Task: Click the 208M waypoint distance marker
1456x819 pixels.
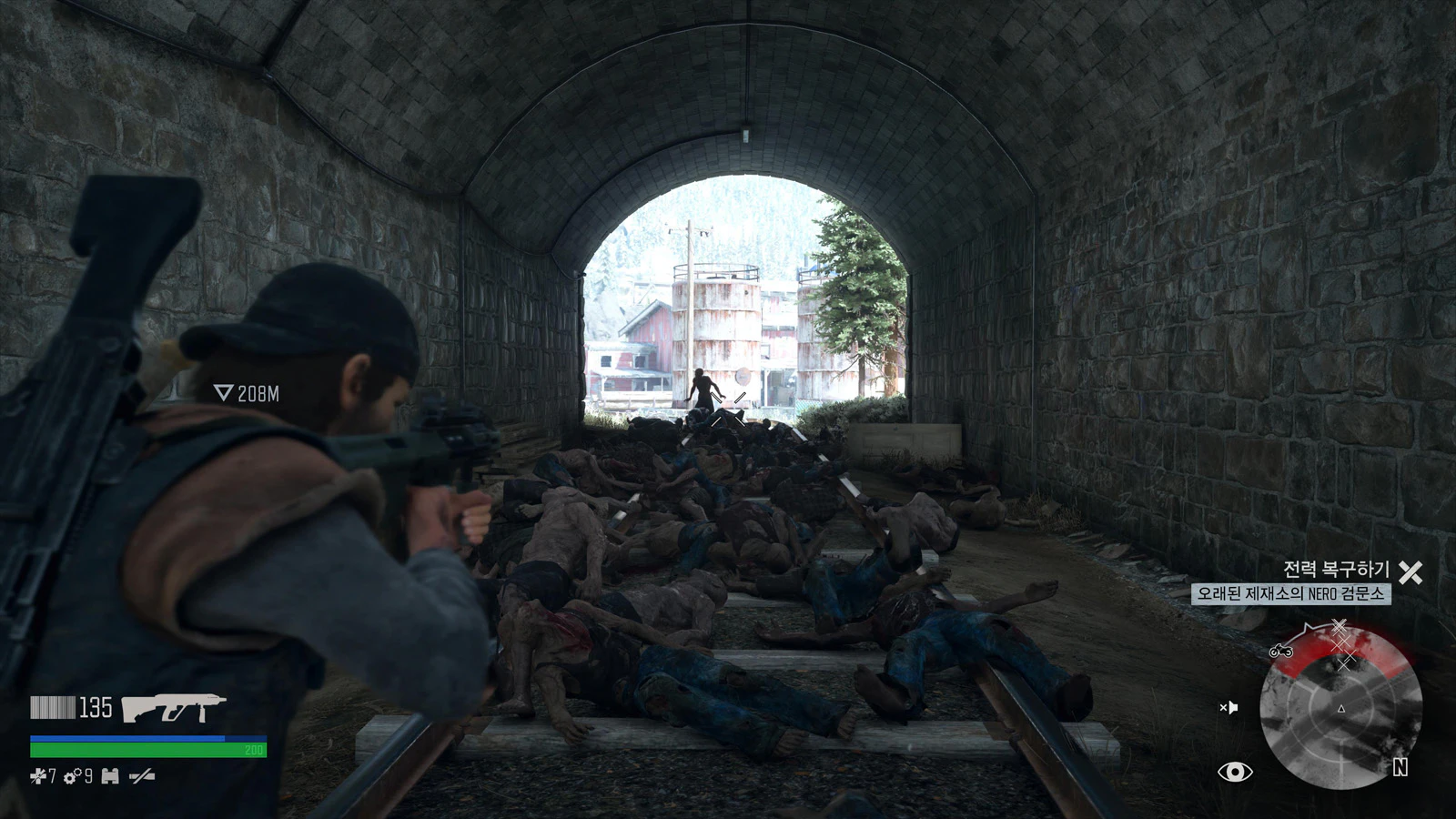Action: point(248,393)
